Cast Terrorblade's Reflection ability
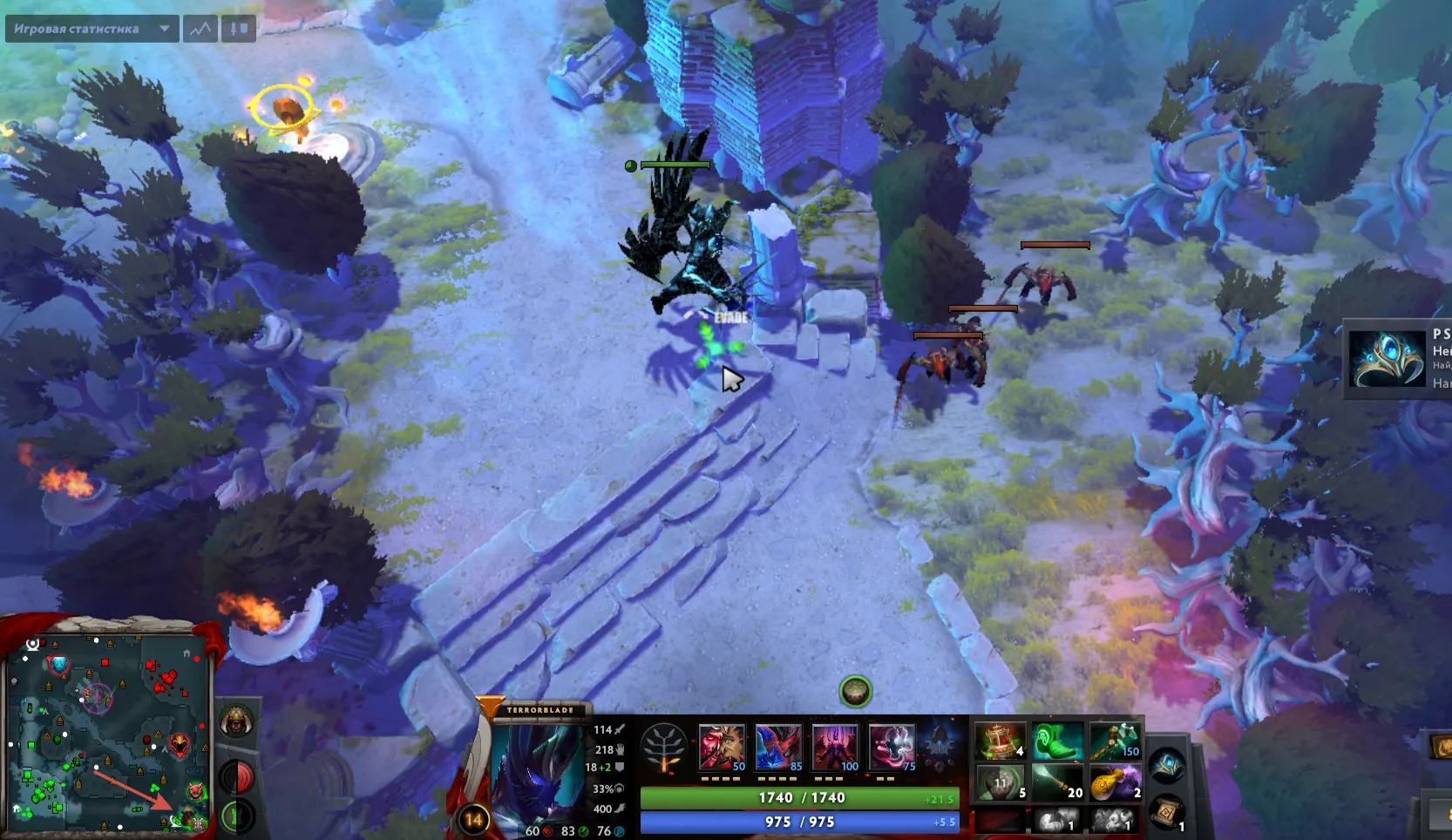The height and width of the screenshot is (840, 1452). coord(722,748)
